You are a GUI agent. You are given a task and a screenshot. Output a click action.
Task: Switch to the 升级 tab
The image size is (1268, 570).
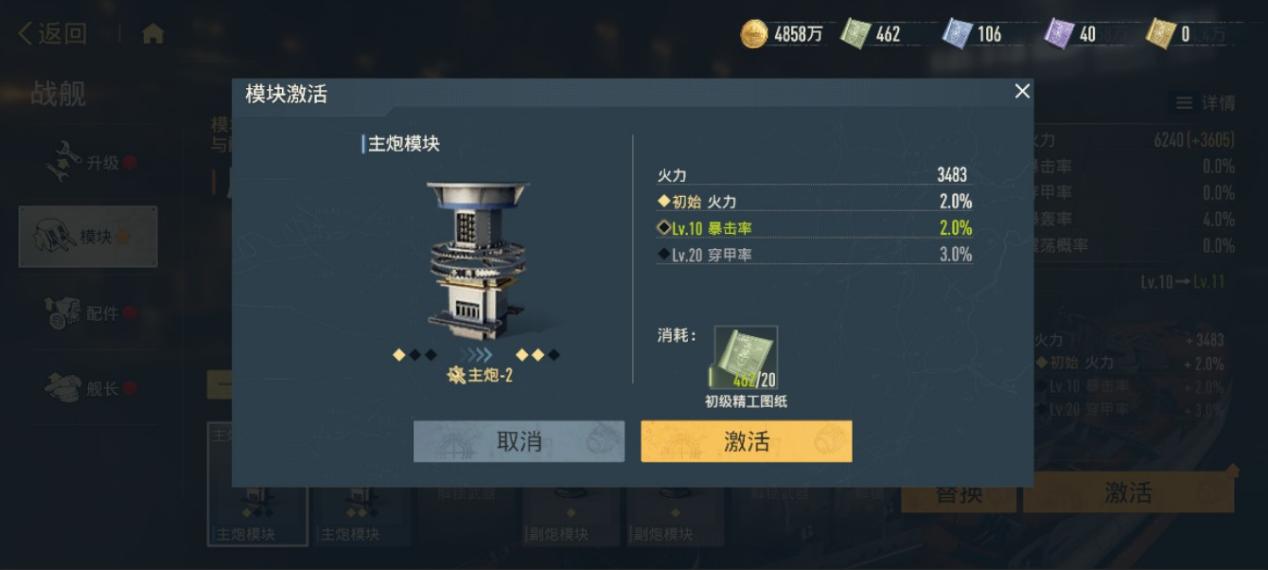[x=88, y=162]
